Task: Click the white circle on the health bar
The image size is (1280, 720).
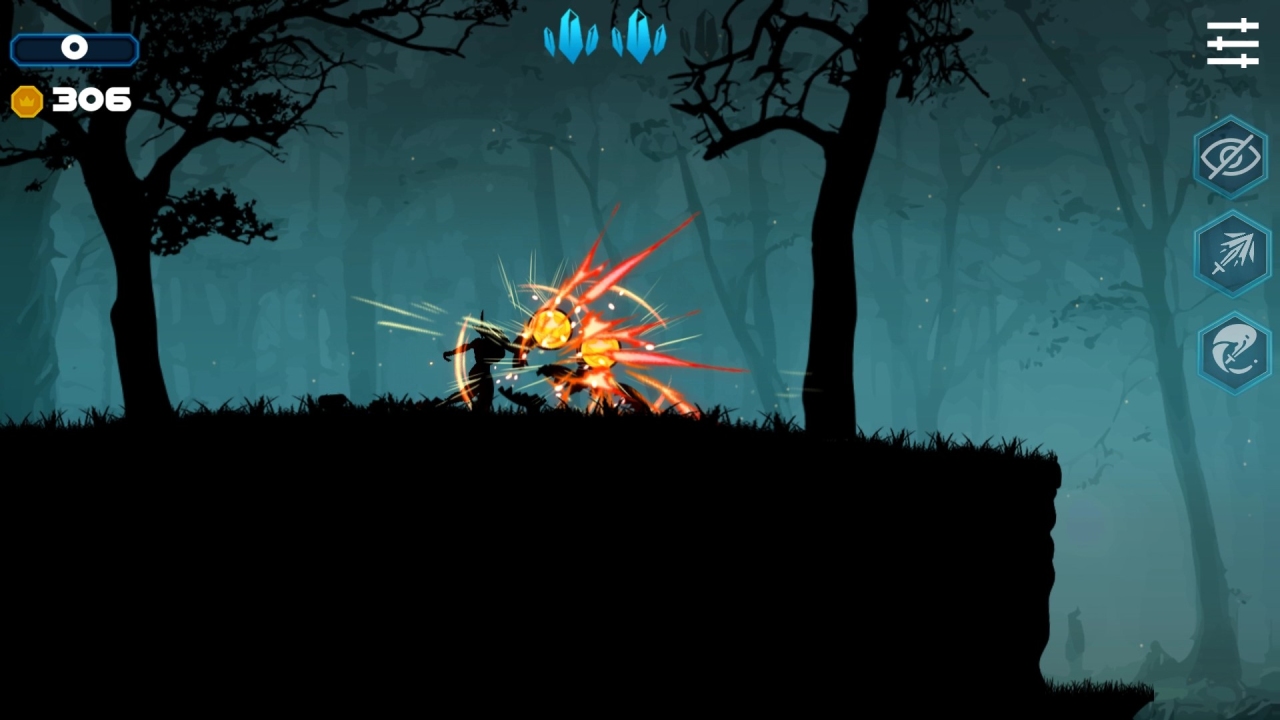Action: (73, 48)
